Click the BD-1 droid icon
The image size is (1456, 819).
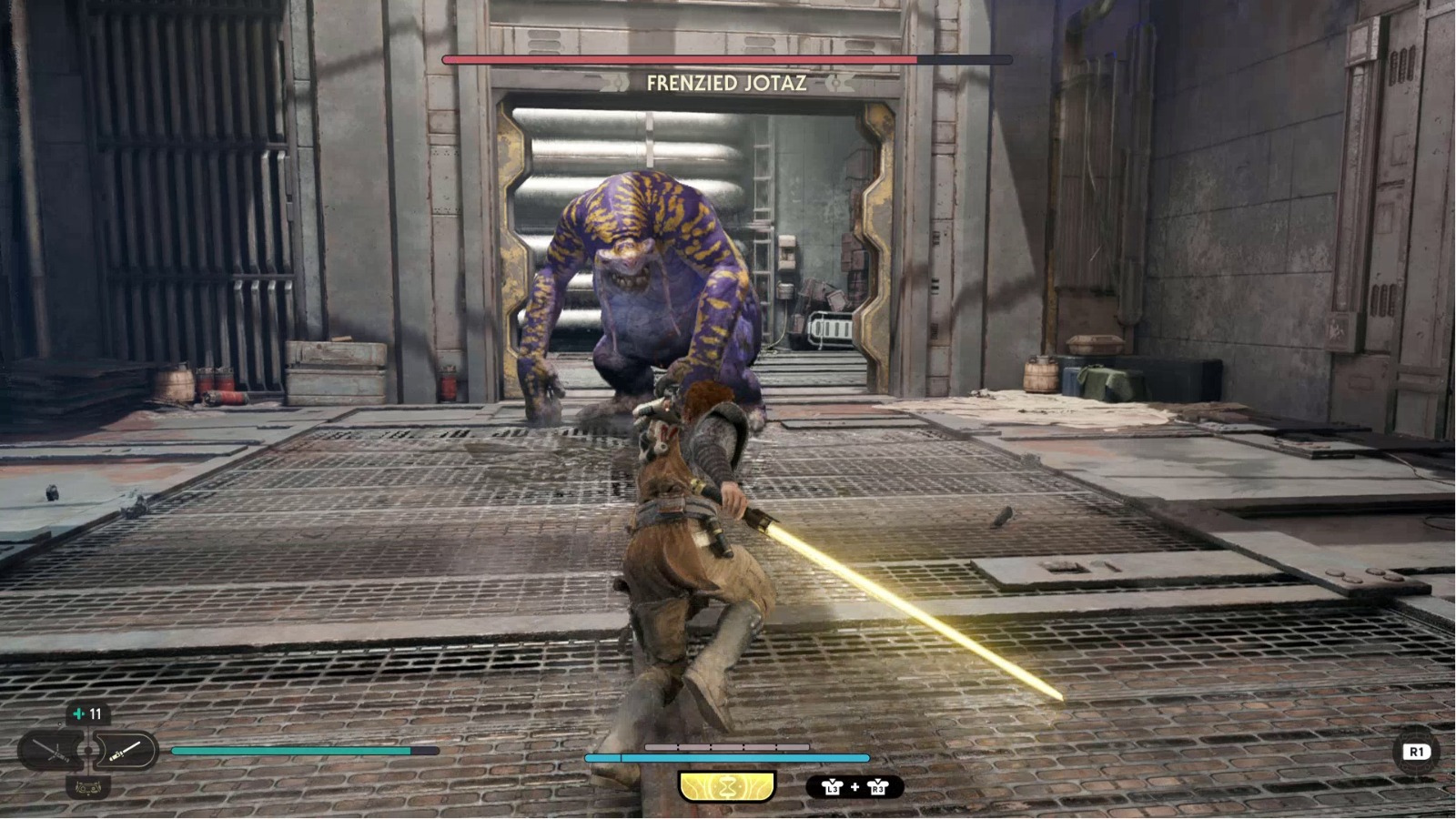pyautogui.click(x=87, y=788)
